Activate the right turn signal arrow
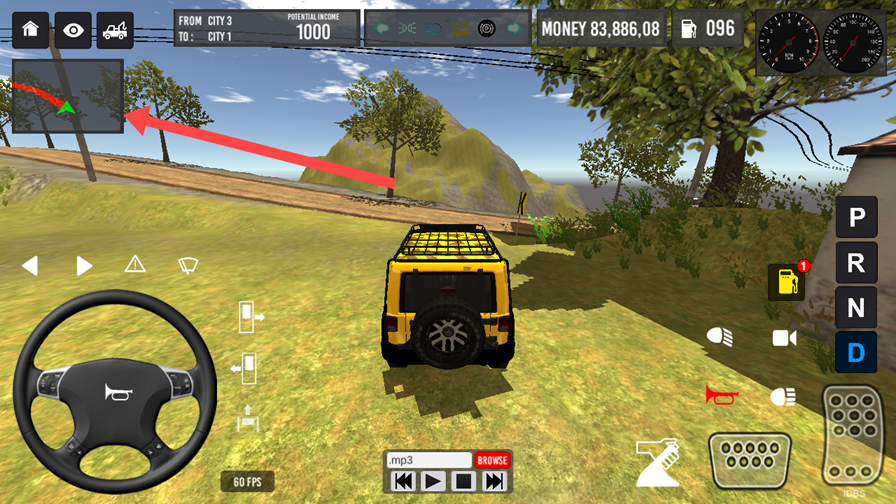The image size is (896, 504). pos(84,265)
